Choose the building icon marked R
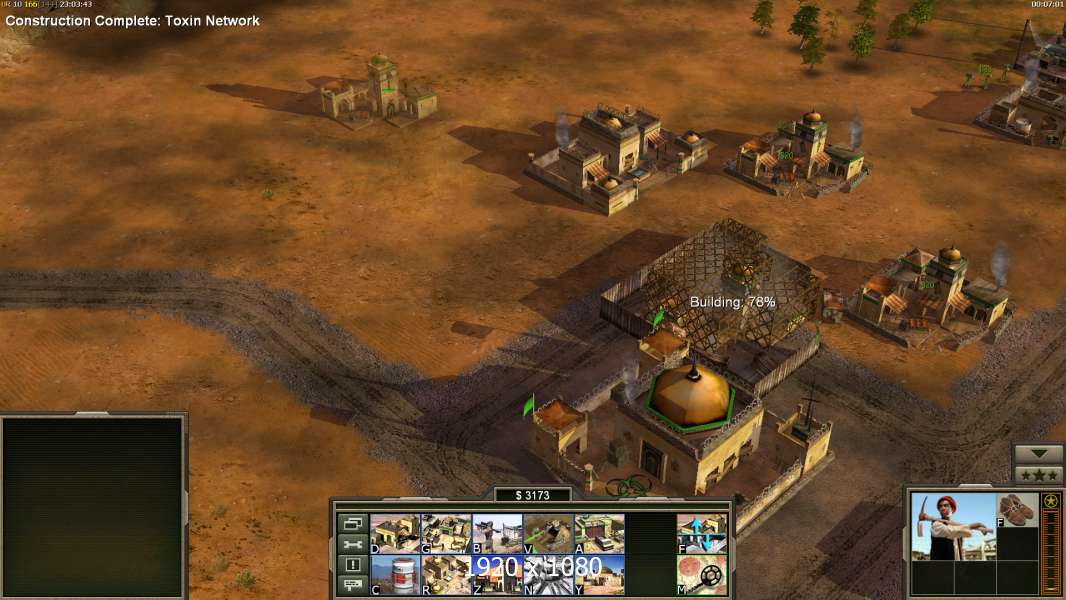 [446, 575]
